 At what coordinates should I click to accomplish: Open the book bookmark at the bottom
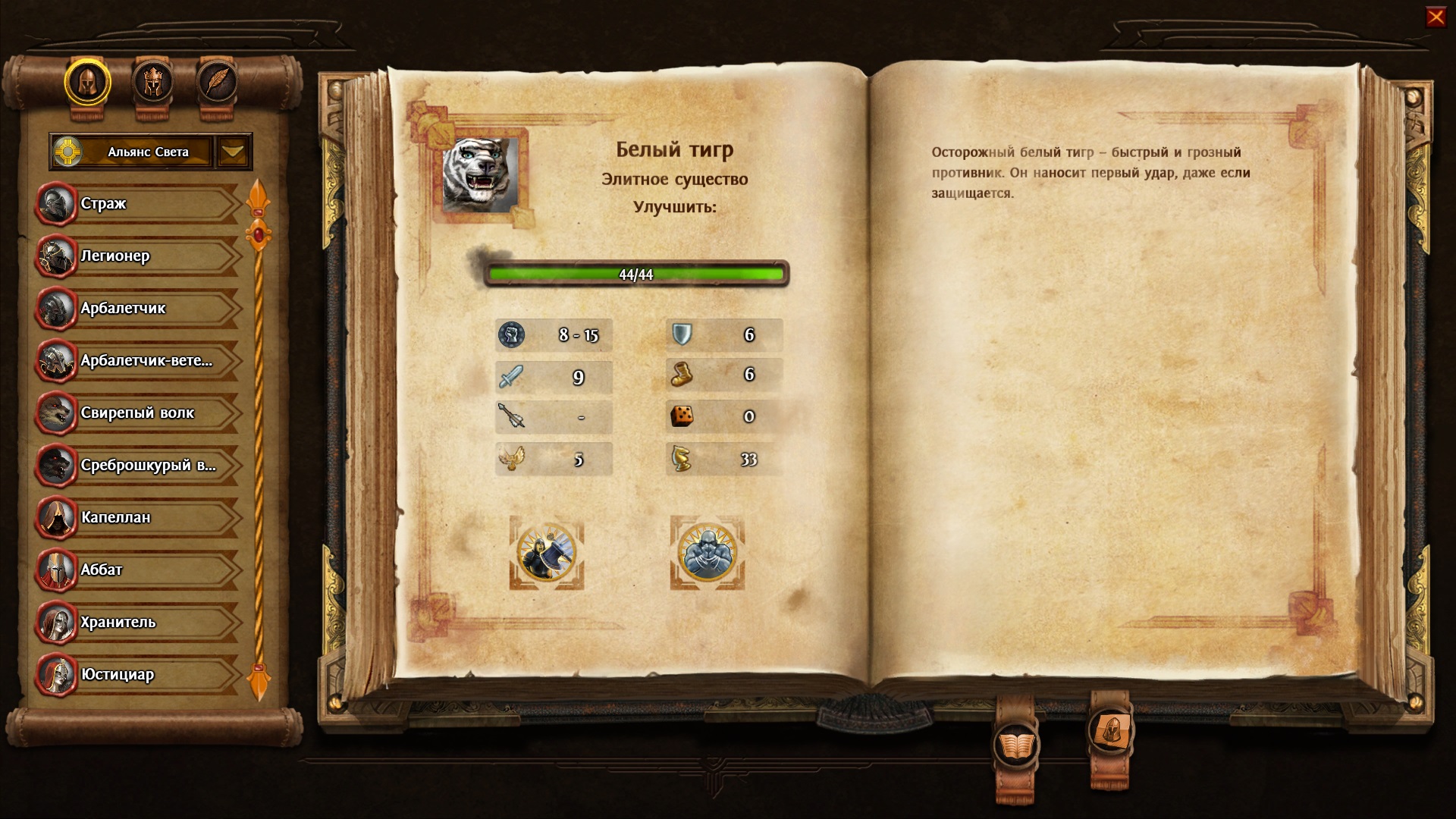pos(1015,746)
